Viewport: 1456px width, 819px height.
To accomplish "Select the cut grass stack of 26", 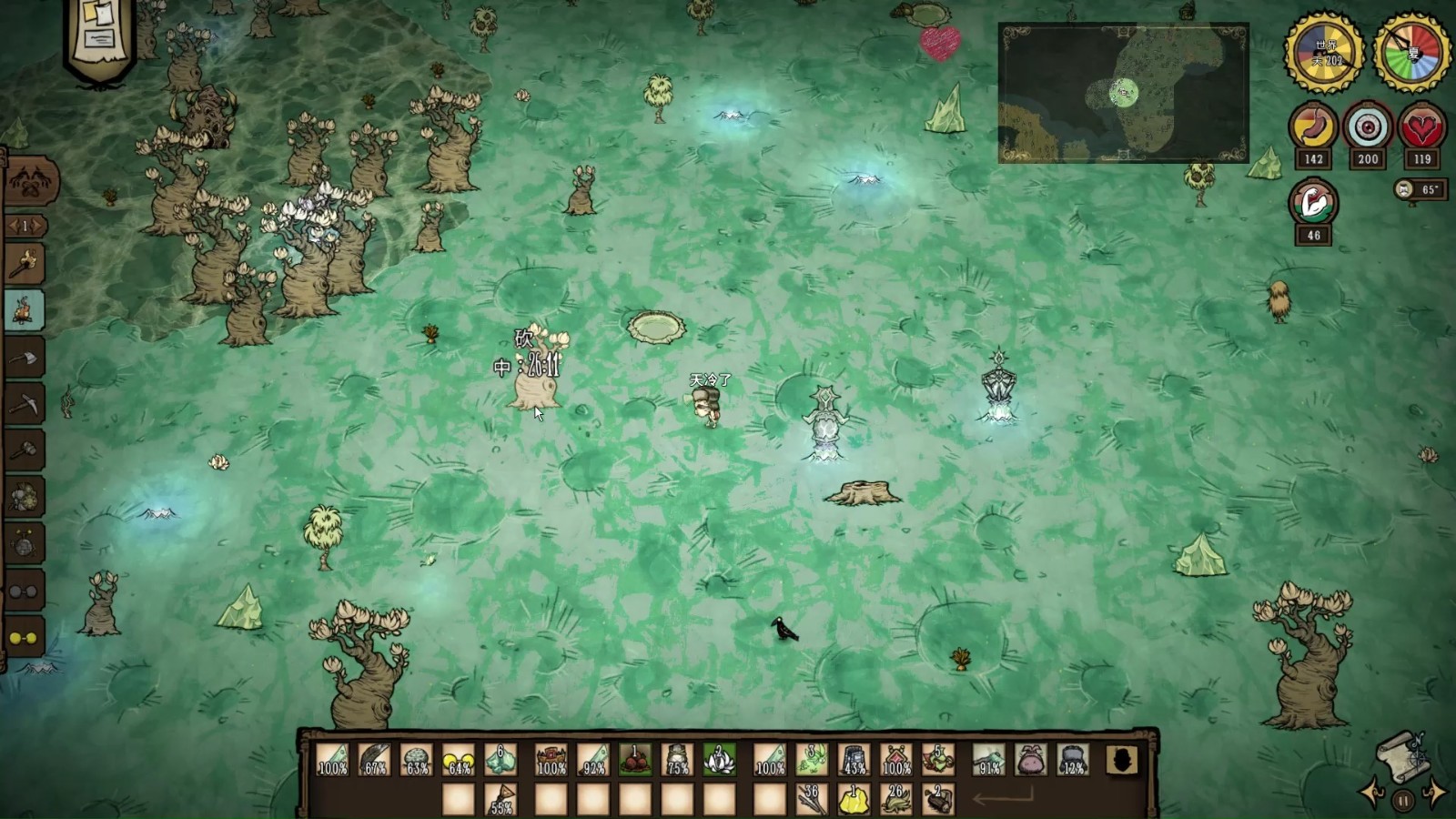I will (896, 800).
